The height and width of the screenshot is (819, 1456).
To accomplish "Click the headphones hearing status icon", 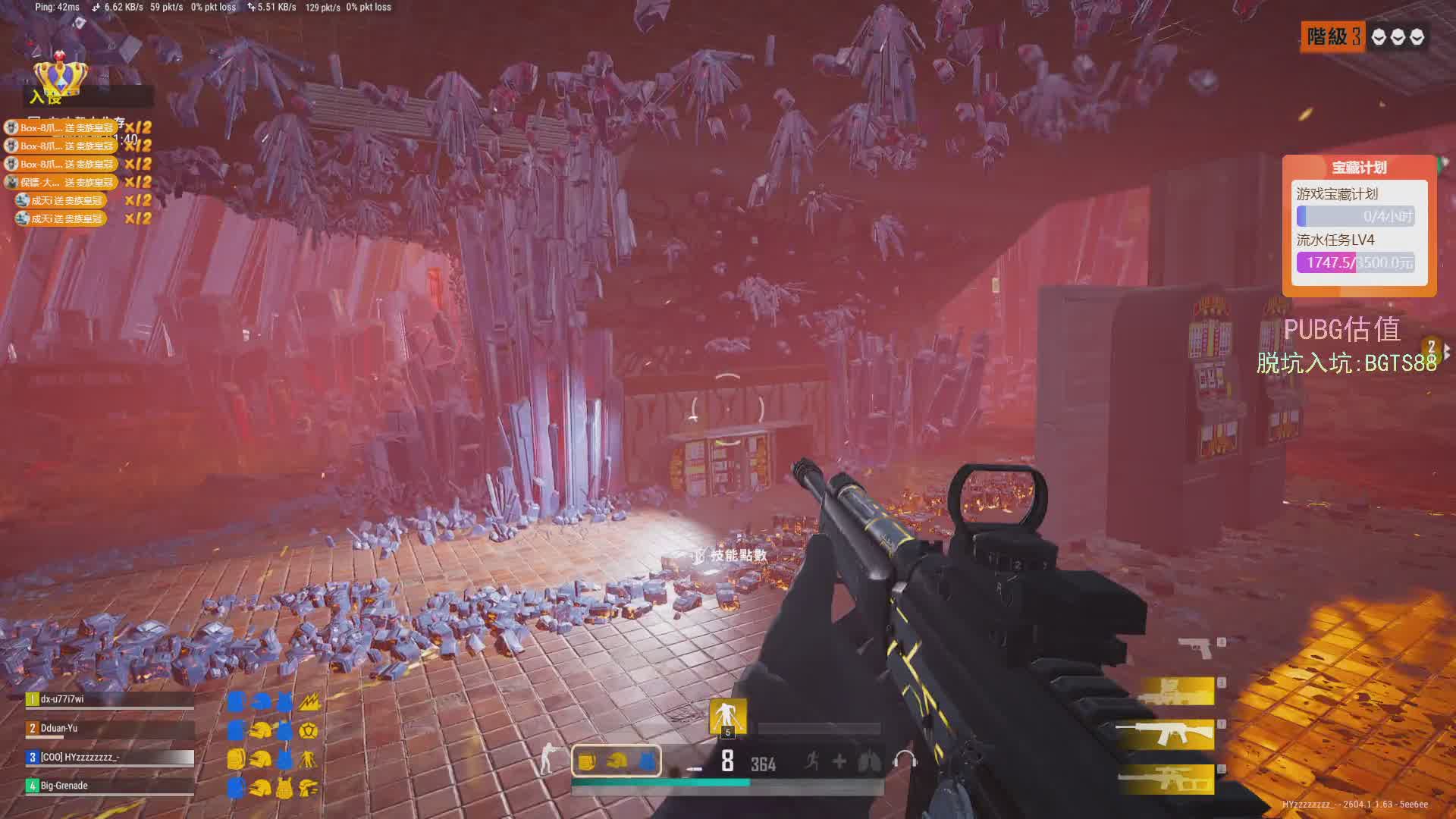I will pyautogui.click(x=905, y=761).
